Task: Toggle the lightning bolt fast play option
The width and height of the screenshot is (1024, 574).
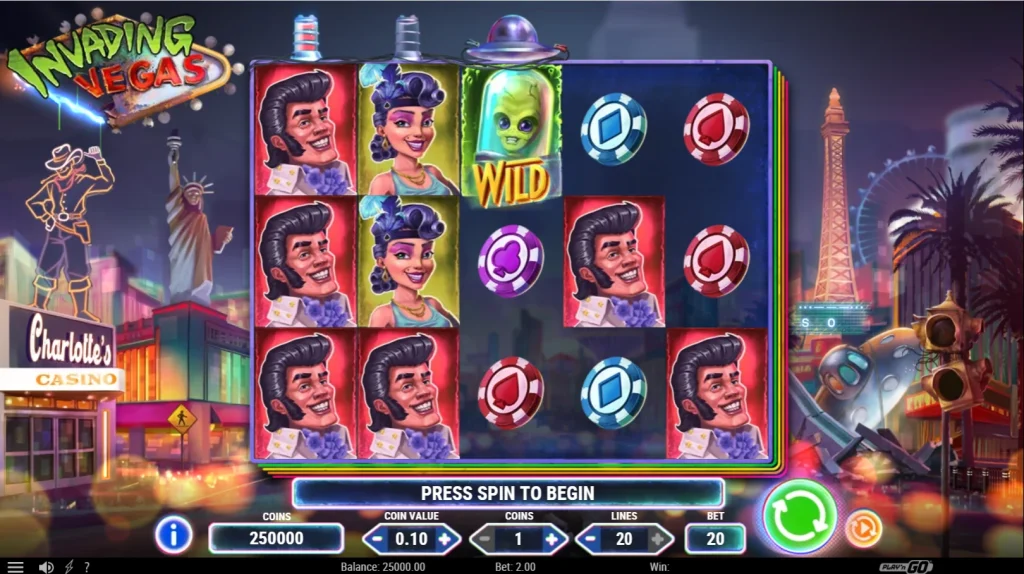Action: pos(68,567)
